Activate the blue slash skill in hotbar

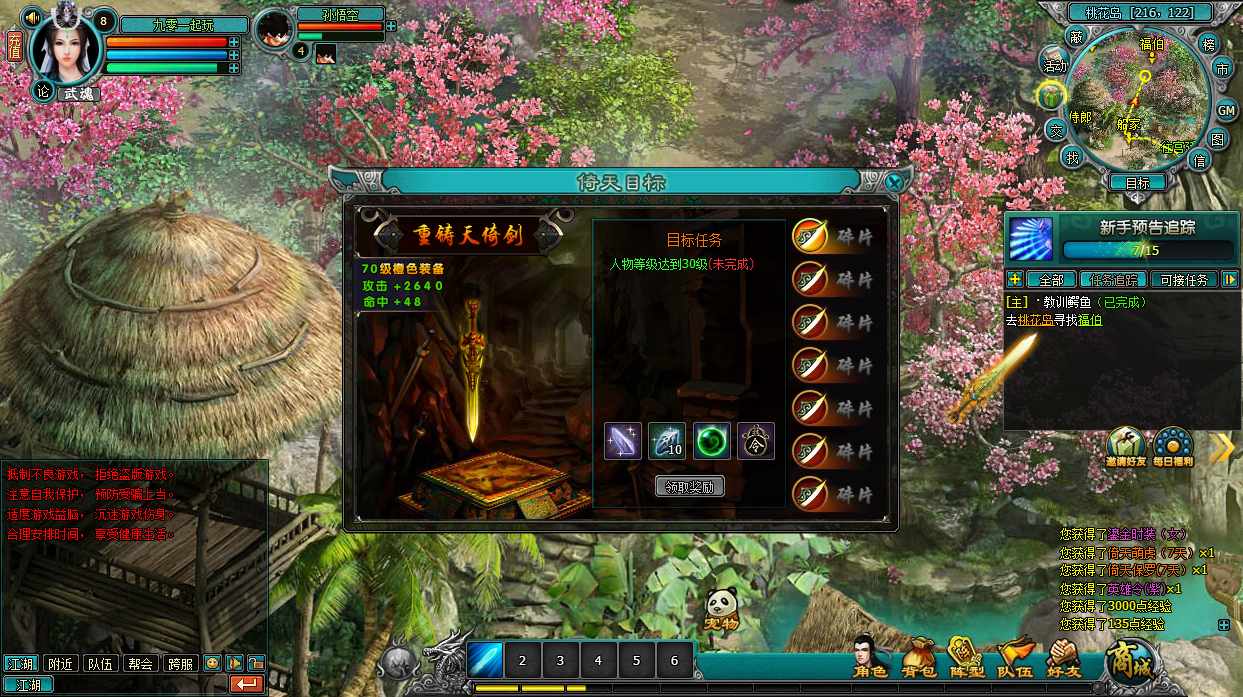point(485,660)
